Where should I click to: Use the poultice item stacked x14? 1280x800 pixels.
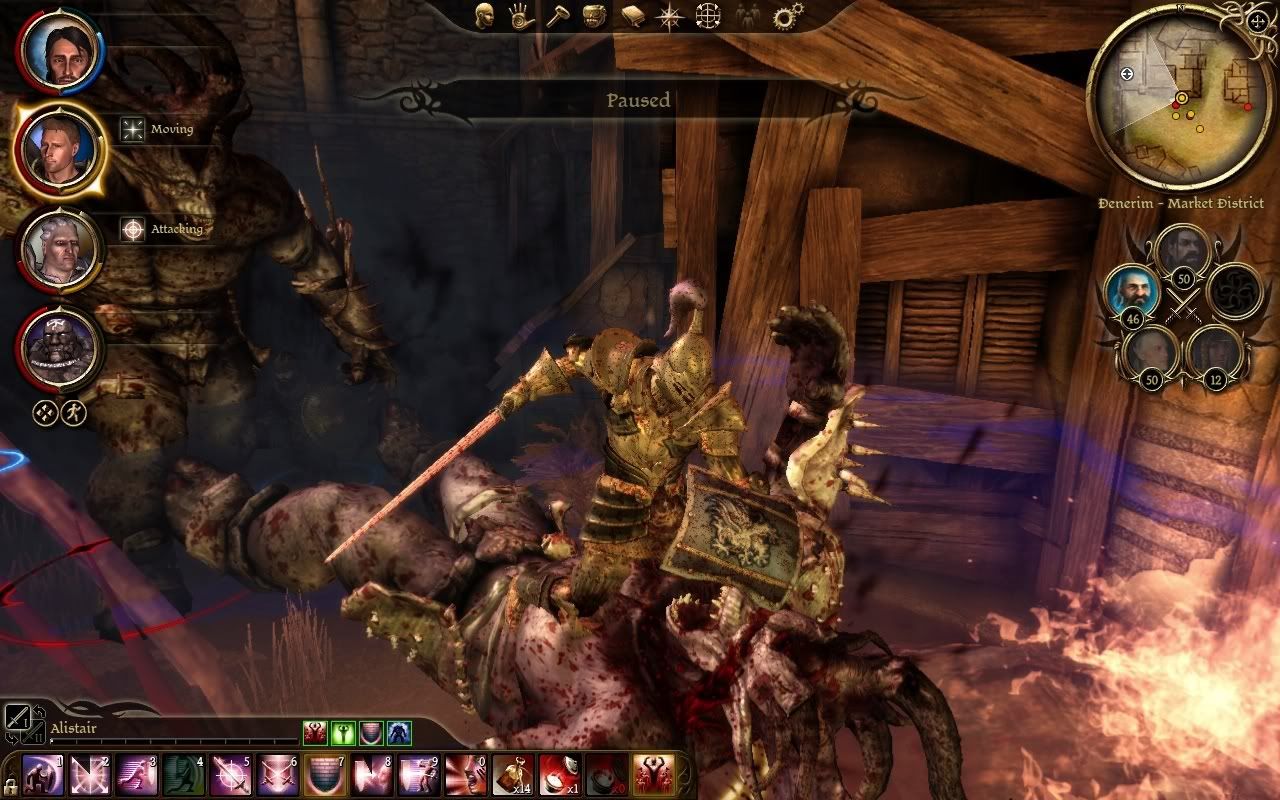(511, 775)
